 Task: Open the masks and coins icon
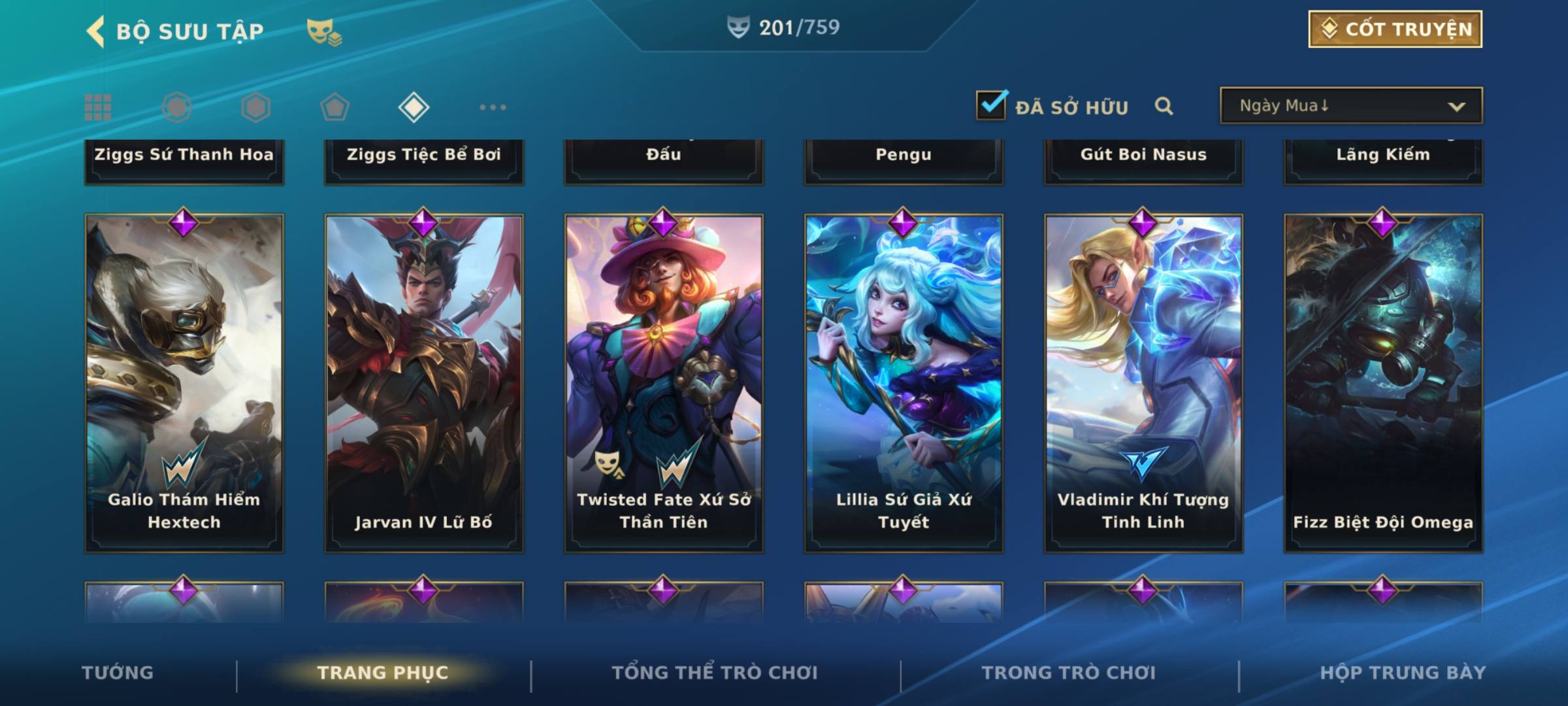(x=324, y=32)
